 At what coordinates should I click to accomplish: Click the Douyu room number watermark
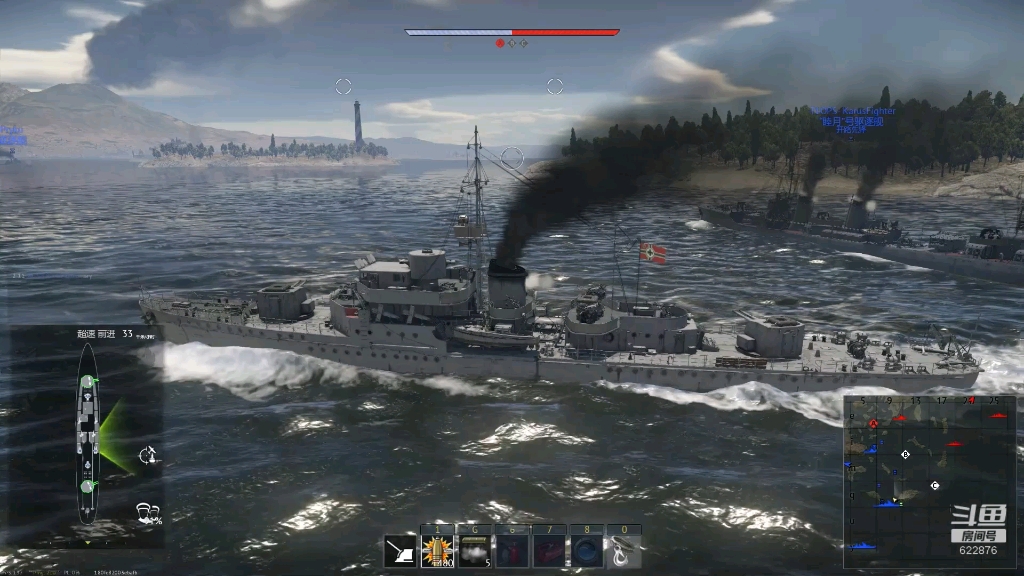point(977,531)
